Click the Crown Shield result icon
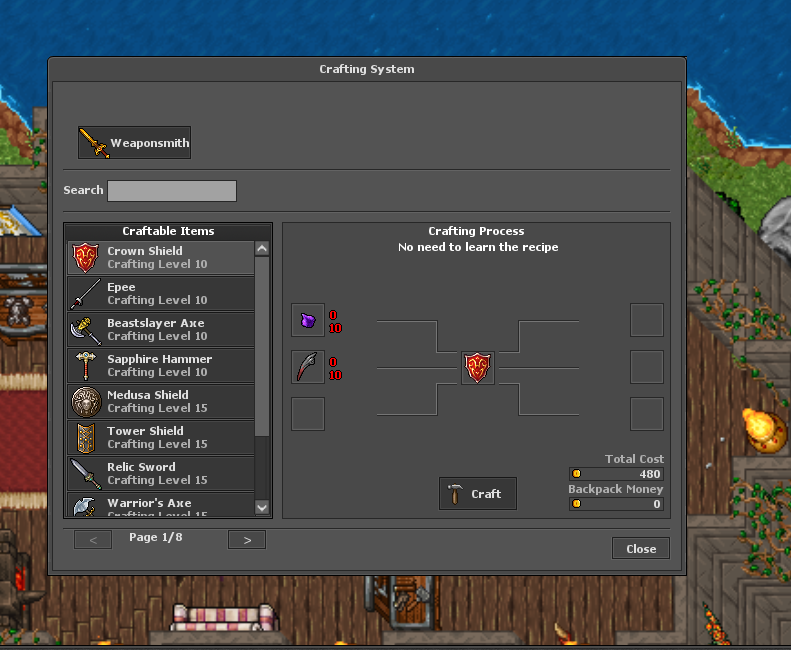The width and height of the screenshot is (791, 650). [478, 367]
